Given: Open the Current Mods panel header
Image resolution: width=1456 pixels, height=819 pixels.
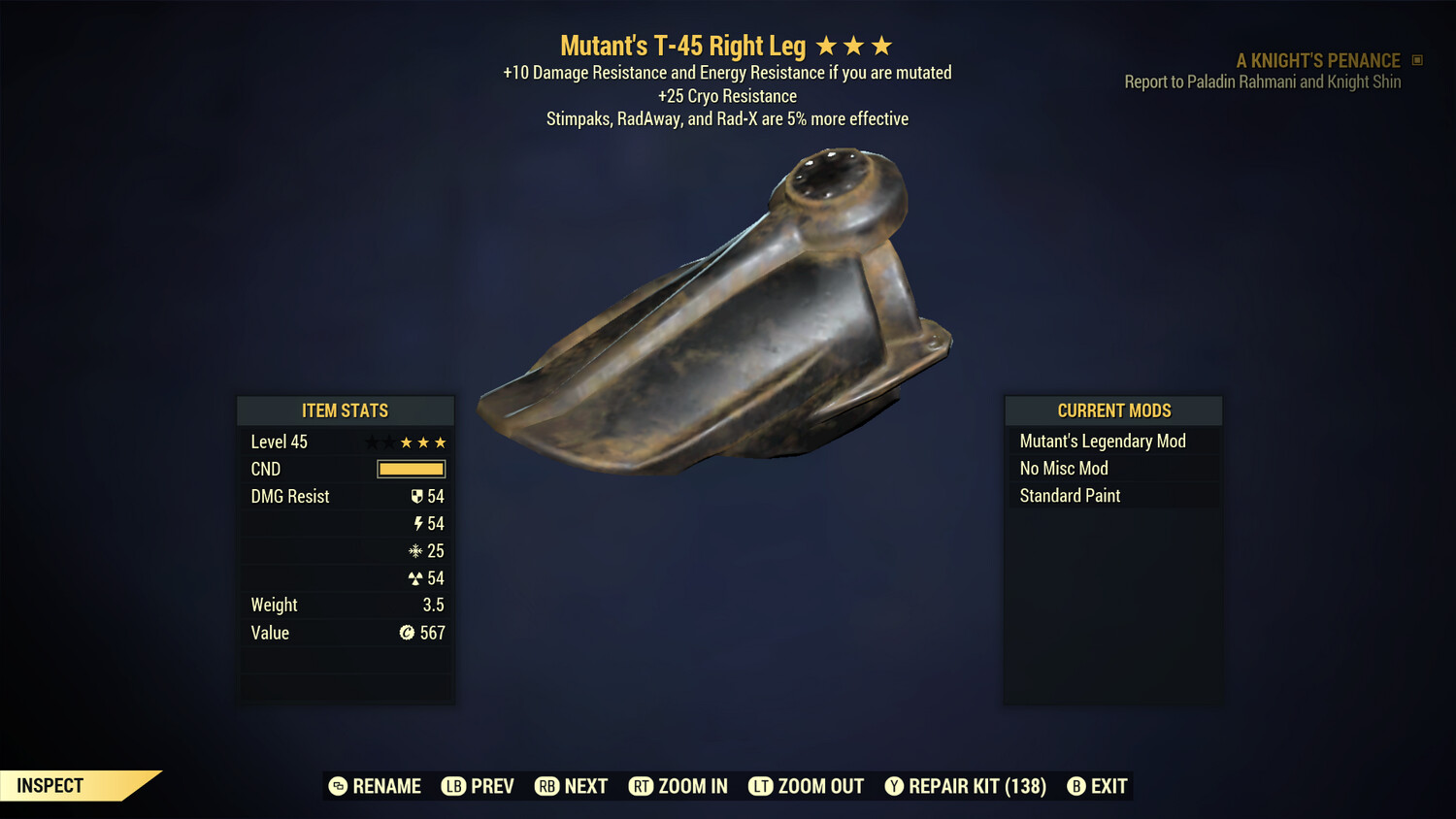Looking at the screenshot, I should point(1112,409).
